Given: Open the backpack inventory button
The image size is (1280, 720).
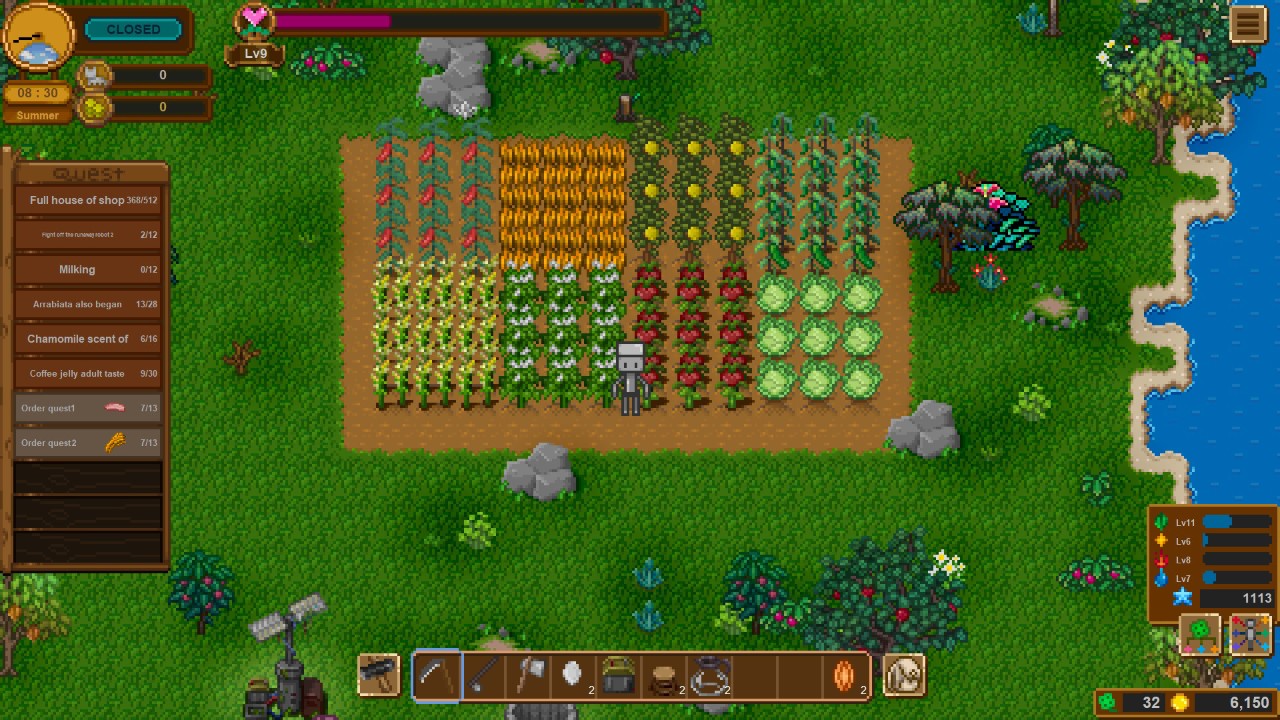Looking at the screenshot, I should pyautogui.click(x=905, y=676).
